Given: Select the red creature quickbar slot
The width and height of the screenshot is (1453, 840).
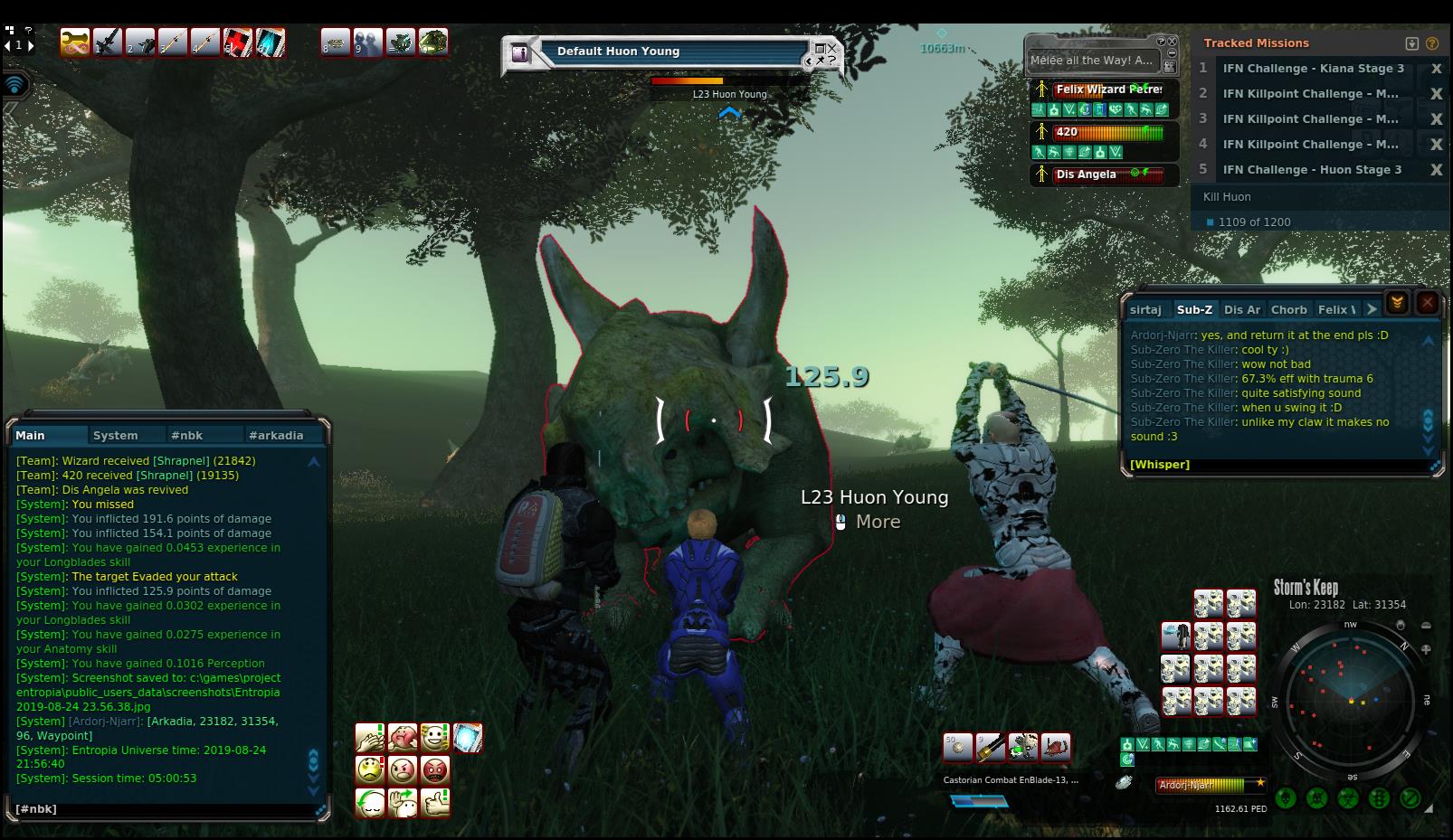Looking at the screenshot, I should (1055, 747).
